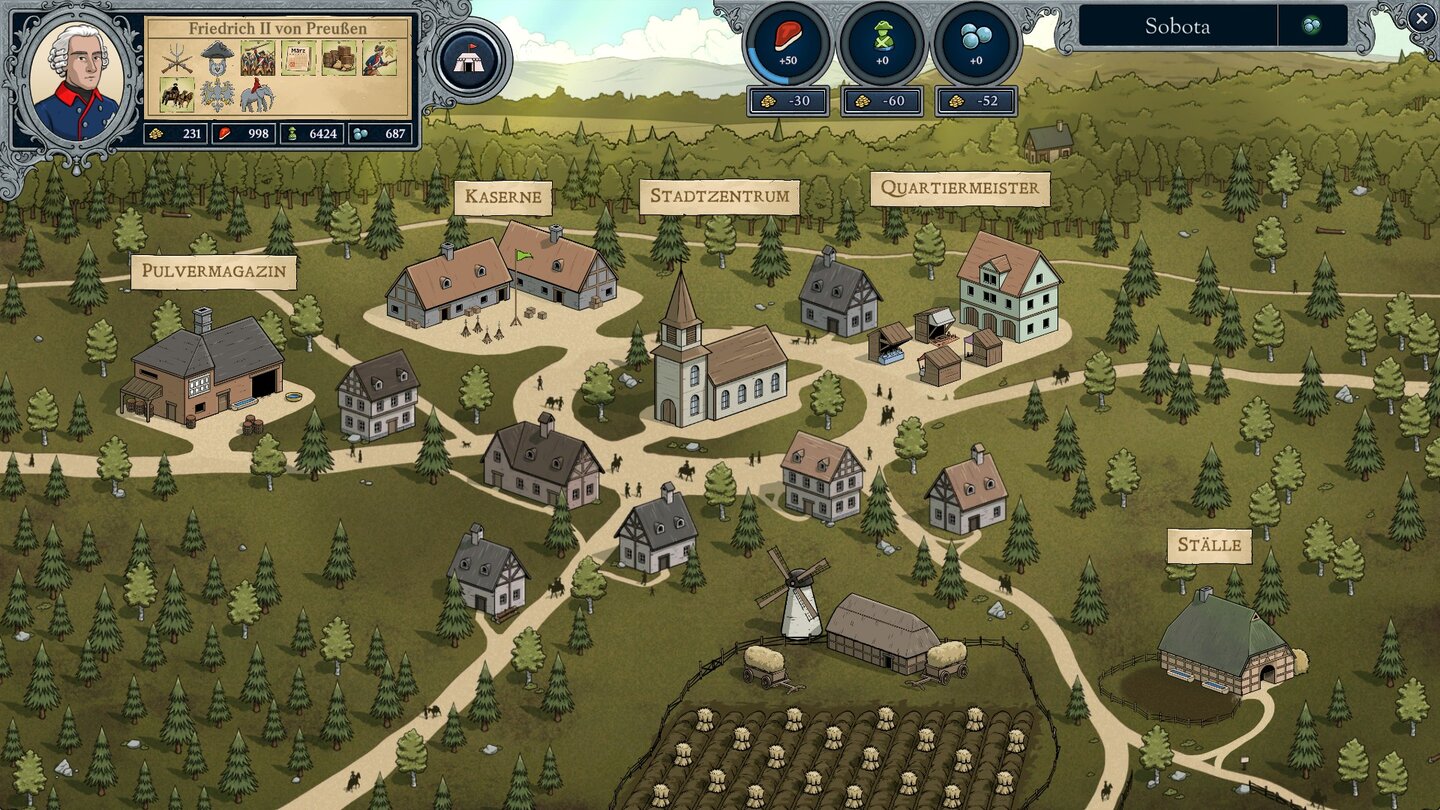Screen dimensions: 1440x810
Task: Open the Quartiermeister label
Action: click(959, 189)
